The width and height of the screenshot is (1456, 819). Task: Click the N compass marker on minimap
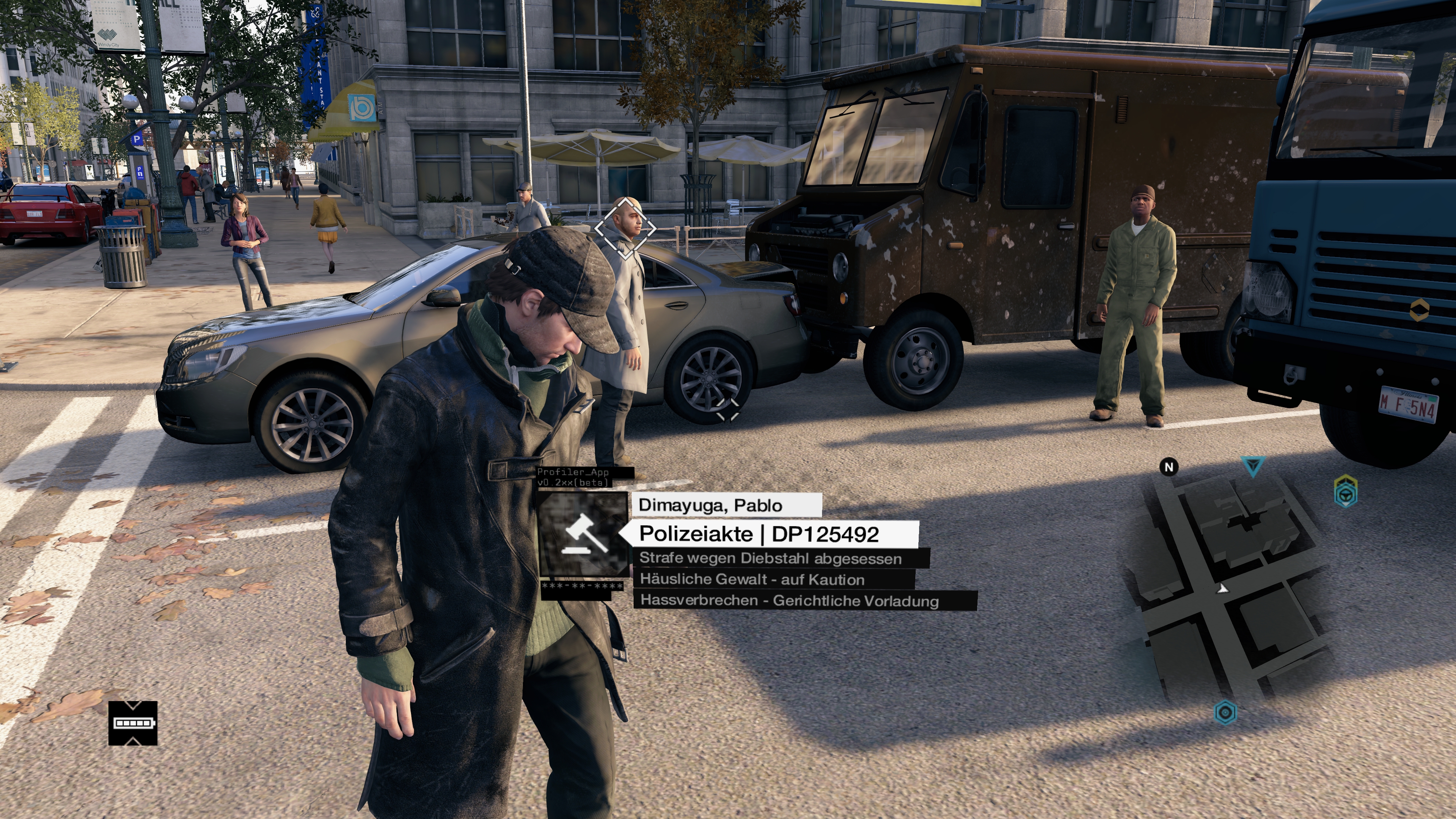click(x=1169, y=467)
